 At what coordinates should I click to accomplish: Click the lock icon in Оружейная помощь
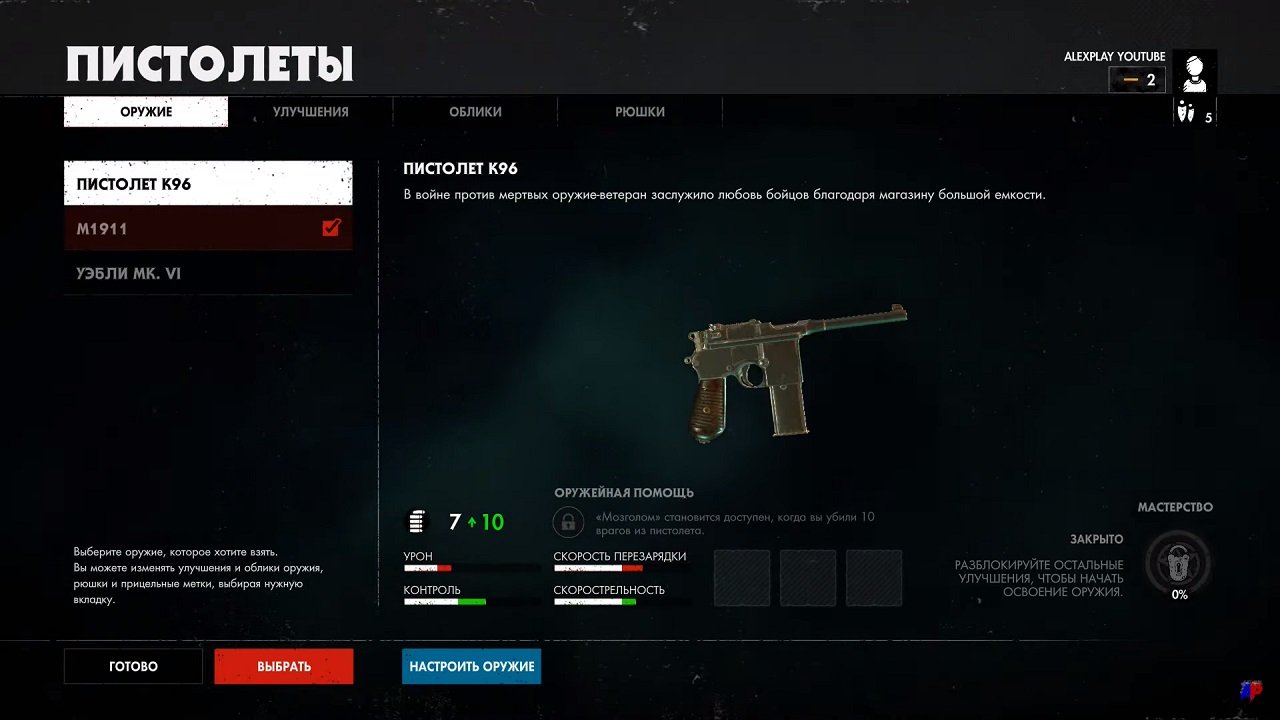(567, 521)
